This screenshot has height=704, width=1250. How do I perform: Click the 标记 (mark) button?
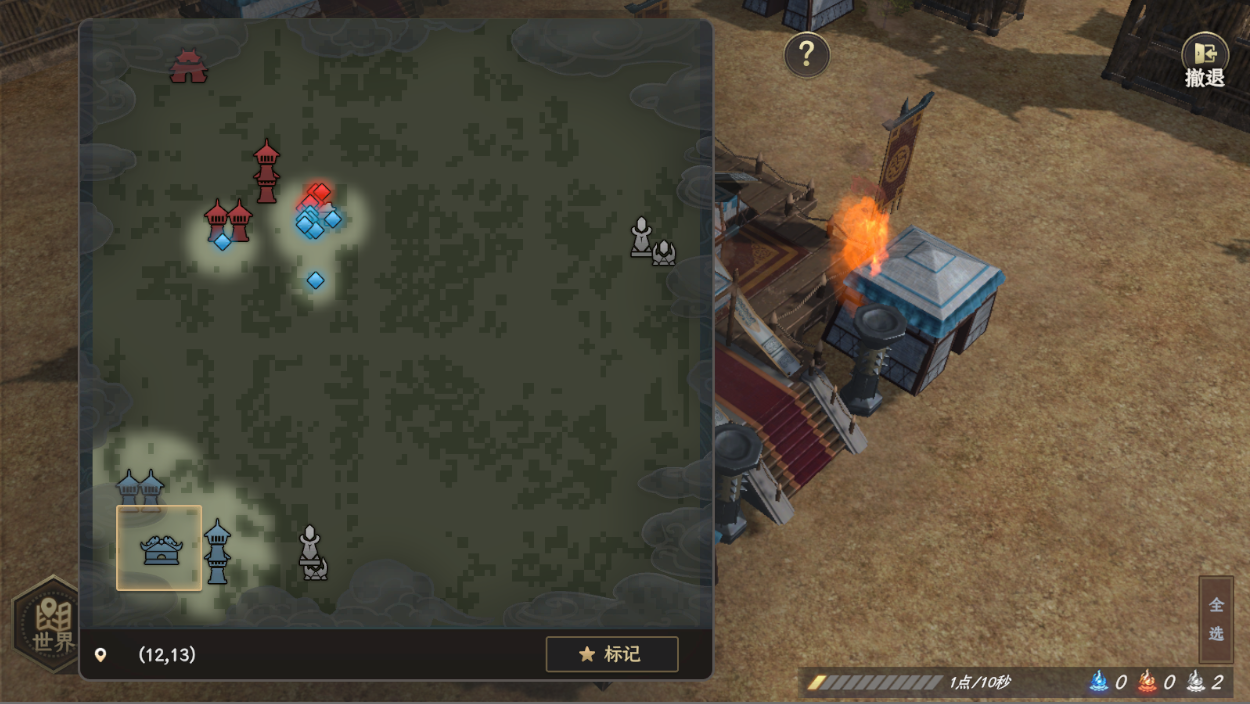tap(612, 654)
